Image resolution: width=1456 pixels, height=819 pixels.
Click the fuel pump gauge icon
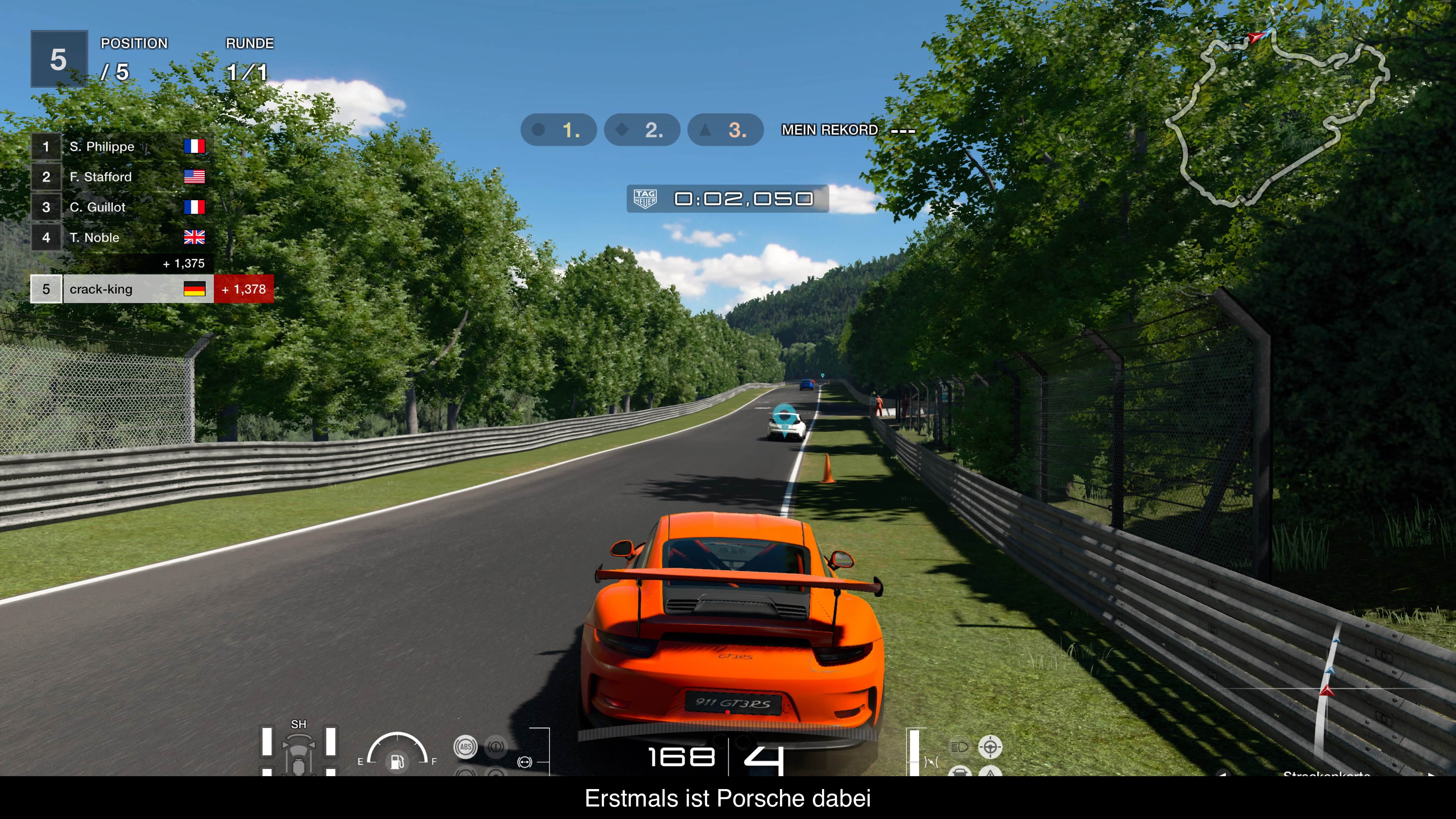[397, 762]
